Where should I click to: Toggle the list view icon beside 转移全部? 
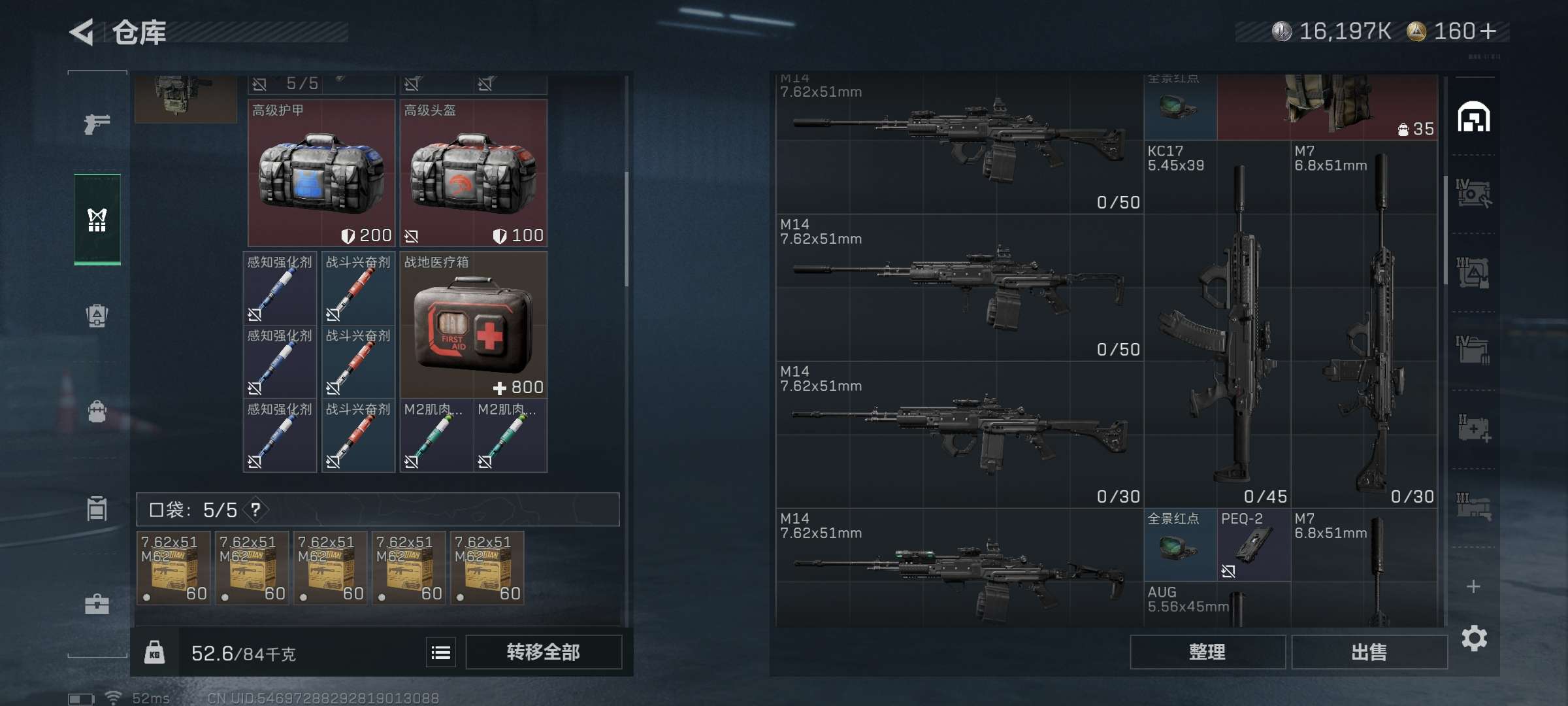point(441,652)
